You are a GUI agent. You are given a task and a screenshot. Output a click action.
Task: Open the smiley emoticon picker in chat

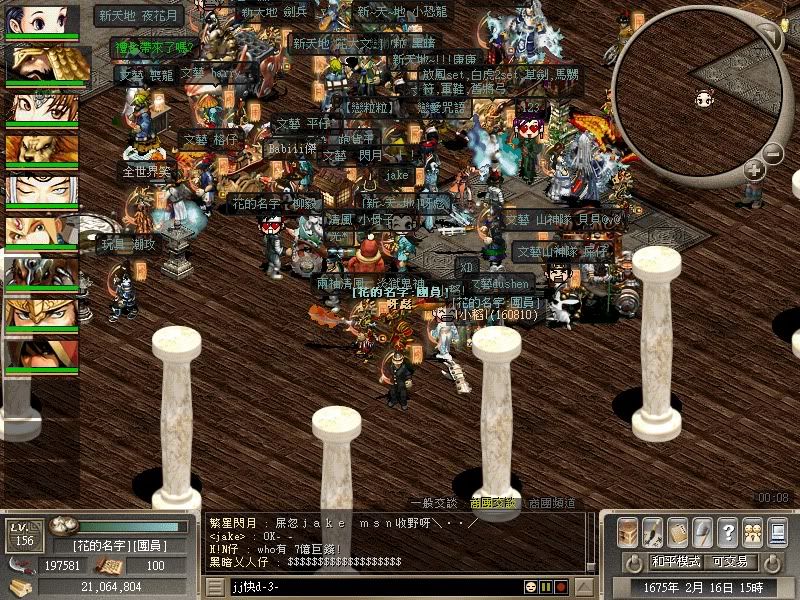[531, 586]
